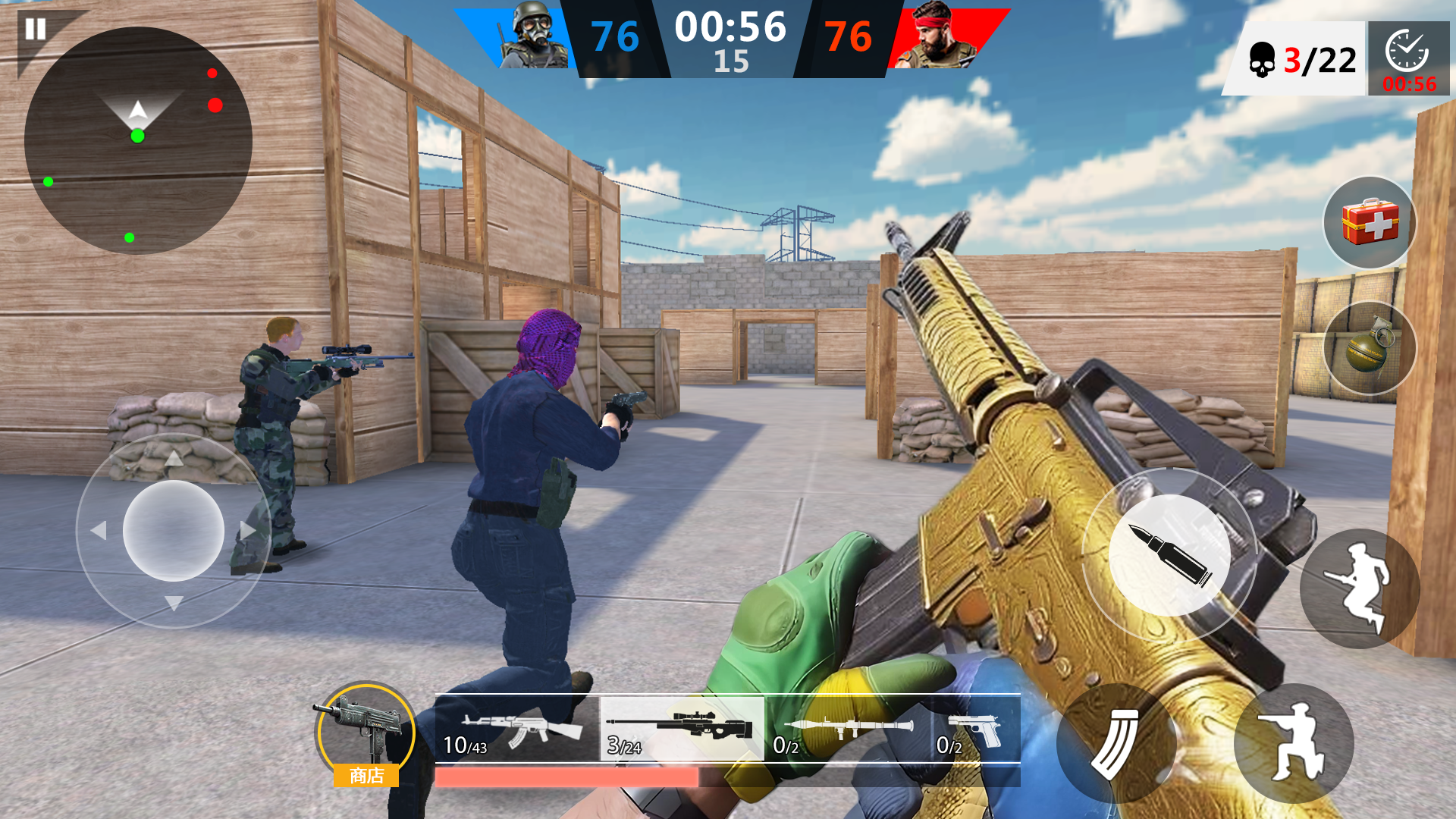Tap the red reload progress bar
Screen dimensions: 1456x819
click(x=565, y=776)
